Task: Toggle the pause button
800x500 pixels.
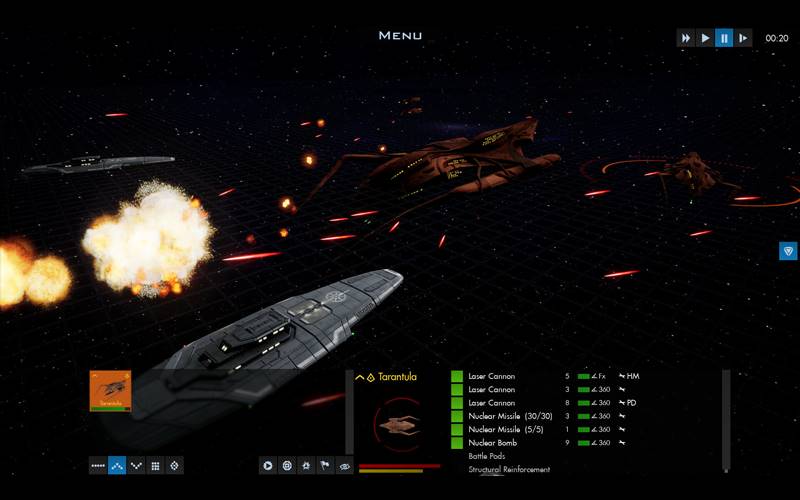Action: [724, 38]
